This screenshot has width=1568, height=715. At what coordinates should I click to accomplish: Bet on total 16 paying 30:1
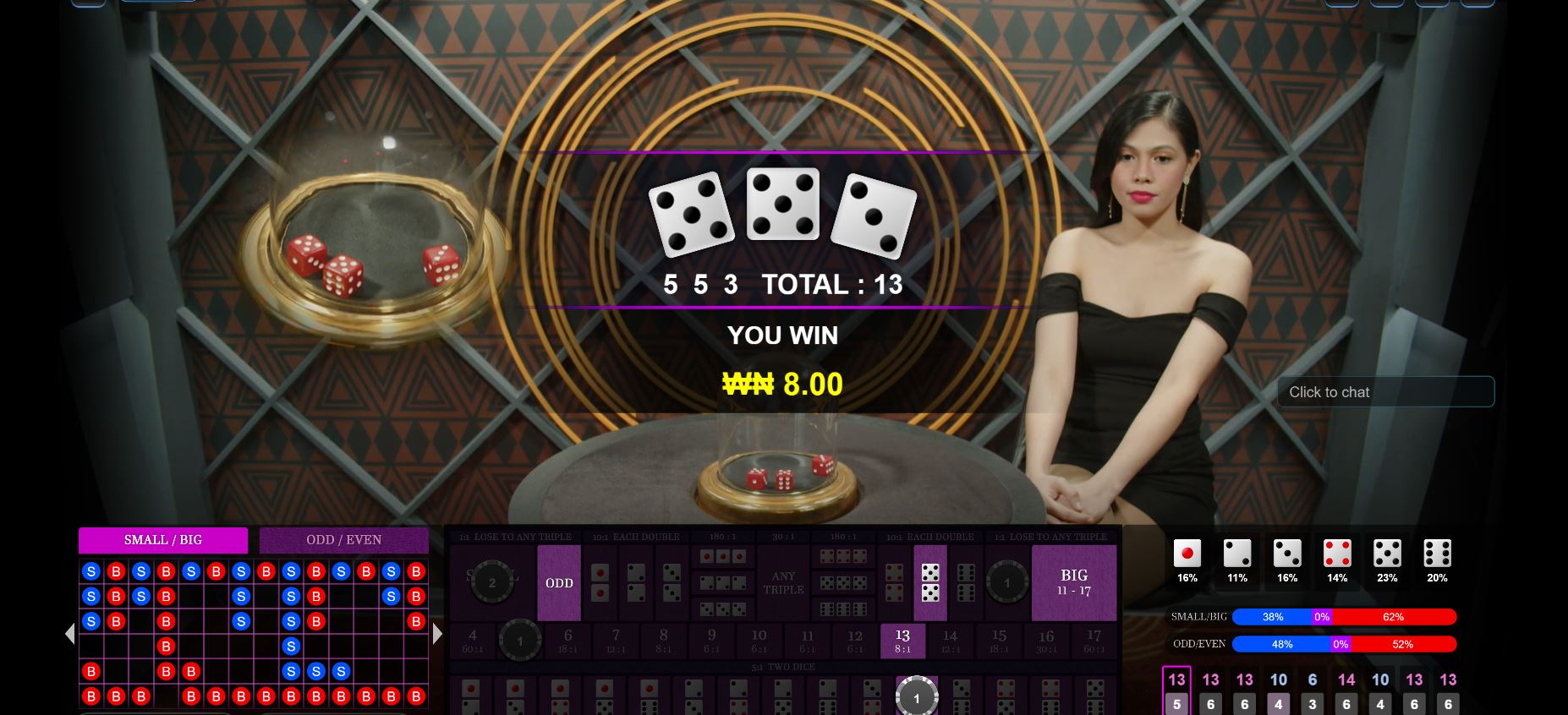coord(1046,641)
